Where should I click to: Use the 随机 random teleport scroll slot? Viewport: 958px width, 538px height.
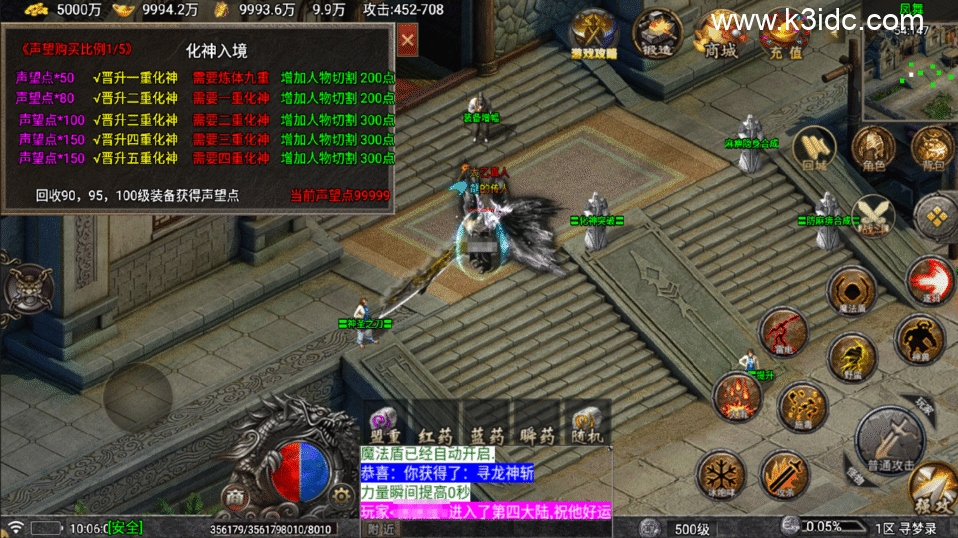tap(587, 426)
